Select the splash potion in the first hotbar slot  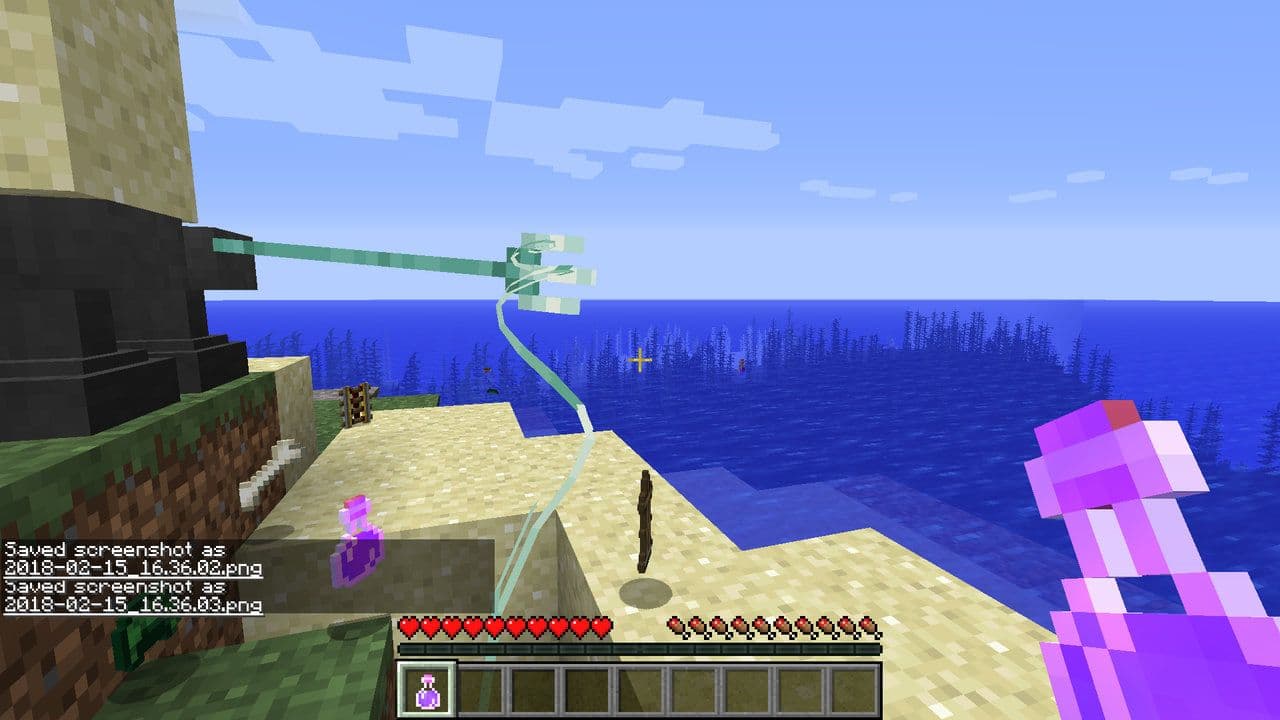tap(428, 690)
